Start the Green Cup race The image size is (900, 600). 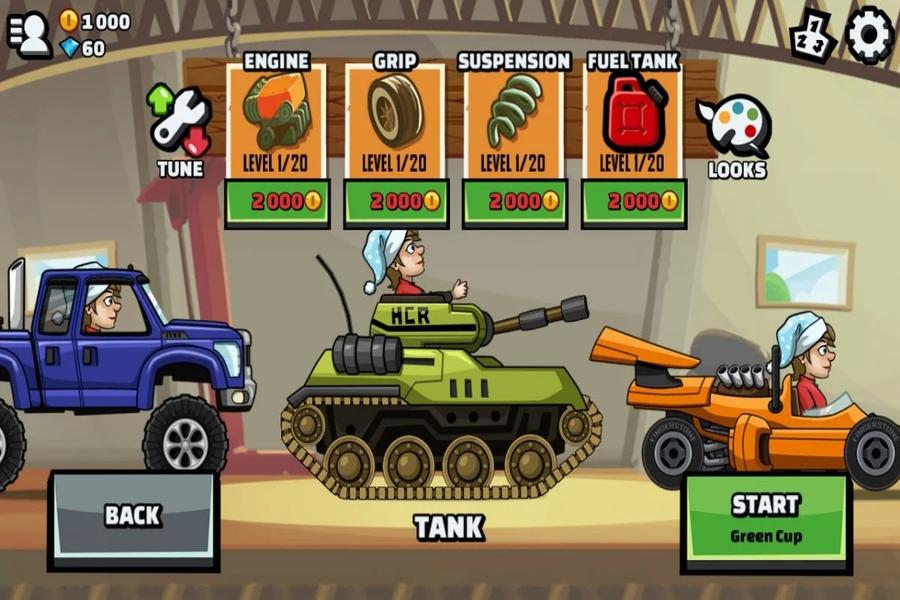(x=765, y=518)
